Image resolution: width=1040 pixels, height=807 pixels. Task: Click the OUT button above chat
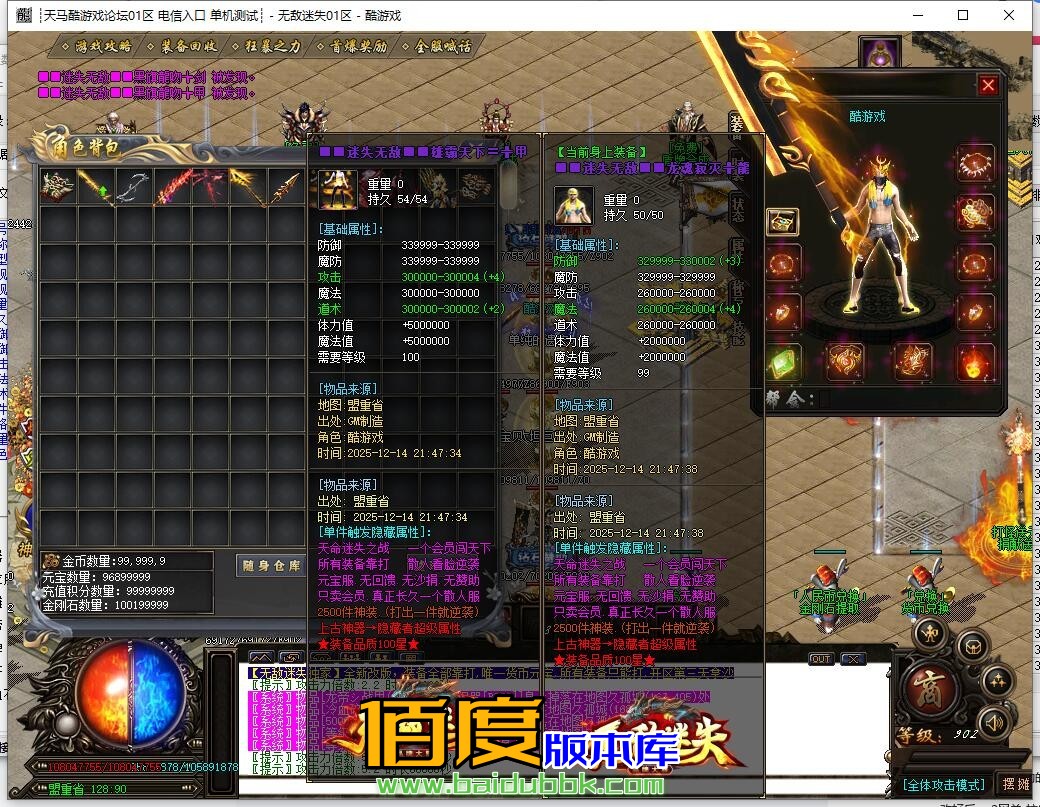pos(821,659)
